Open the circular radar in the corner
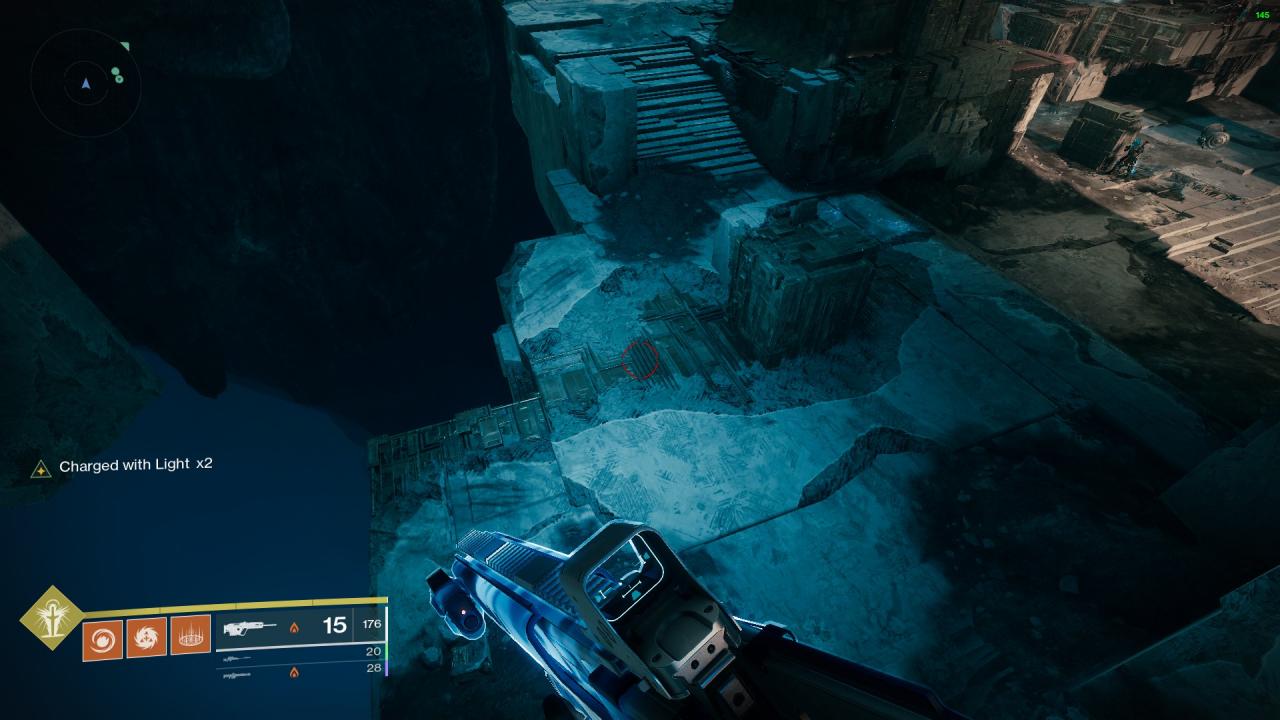The height and width of the screenshot is (720, 1280). pos(85,83)
